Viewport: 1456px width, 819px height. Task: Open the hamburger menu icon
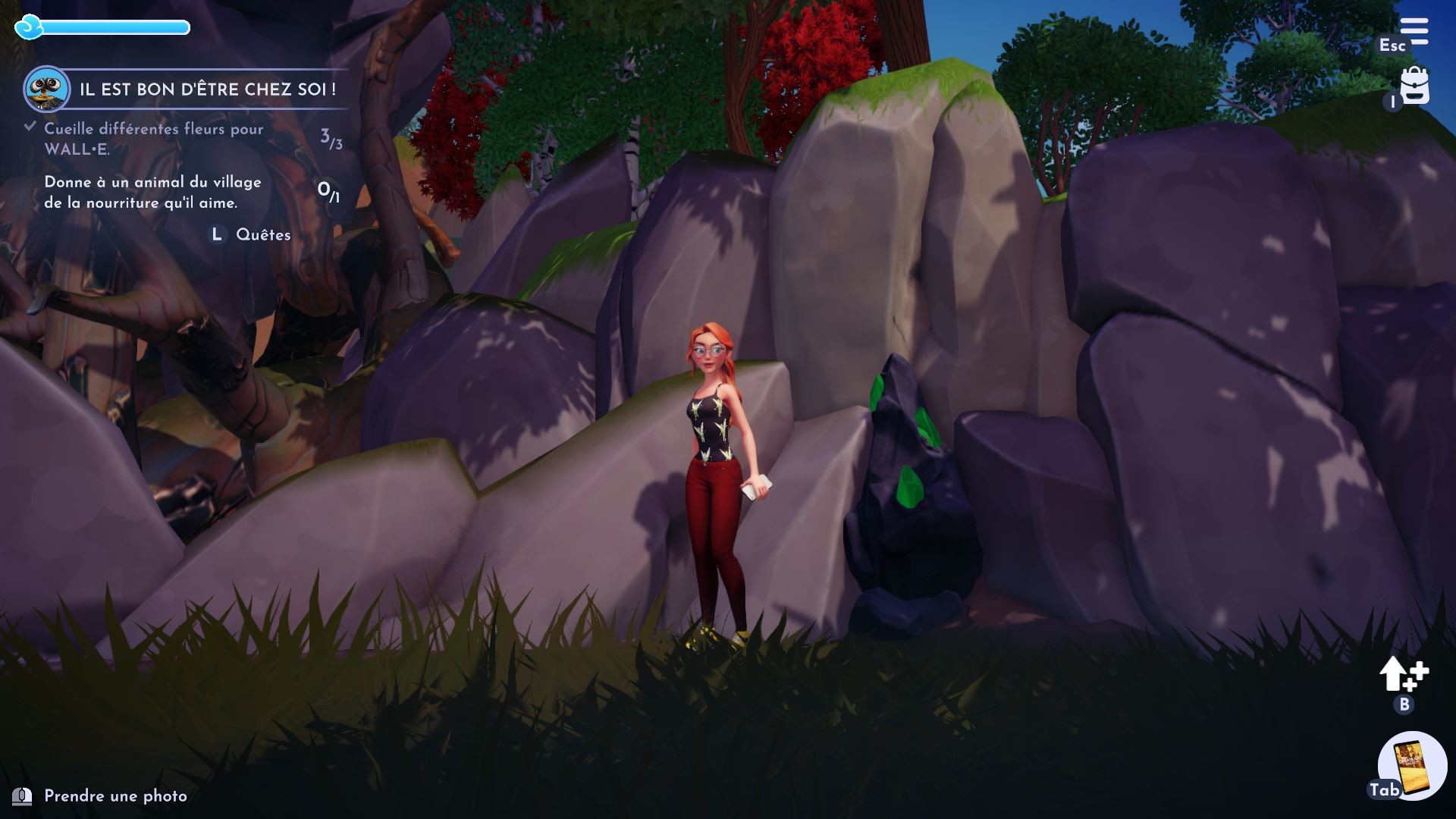(x=1414, y=32)
